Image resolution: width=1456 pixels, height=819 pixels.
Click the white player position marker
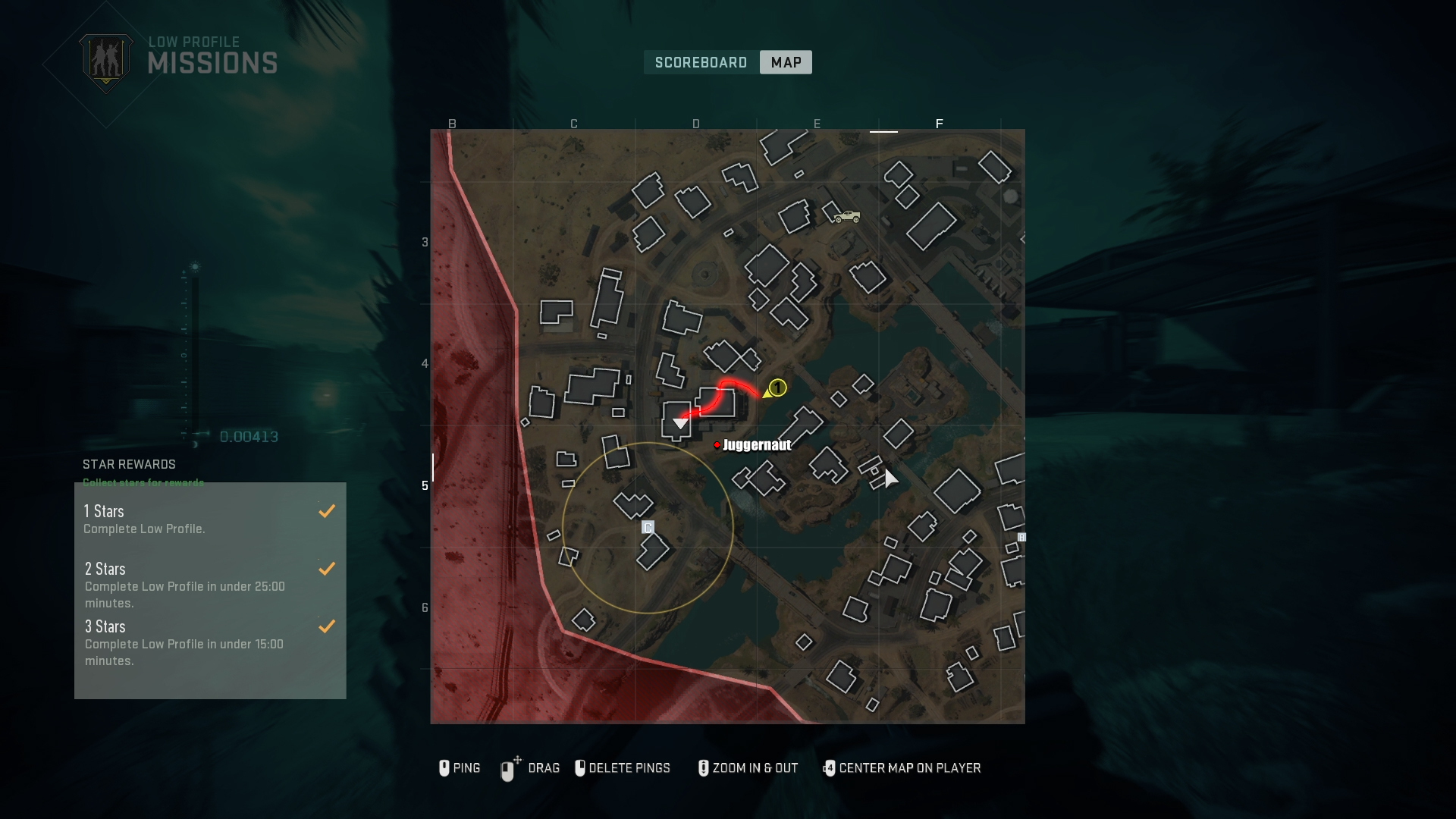[680, 425]
